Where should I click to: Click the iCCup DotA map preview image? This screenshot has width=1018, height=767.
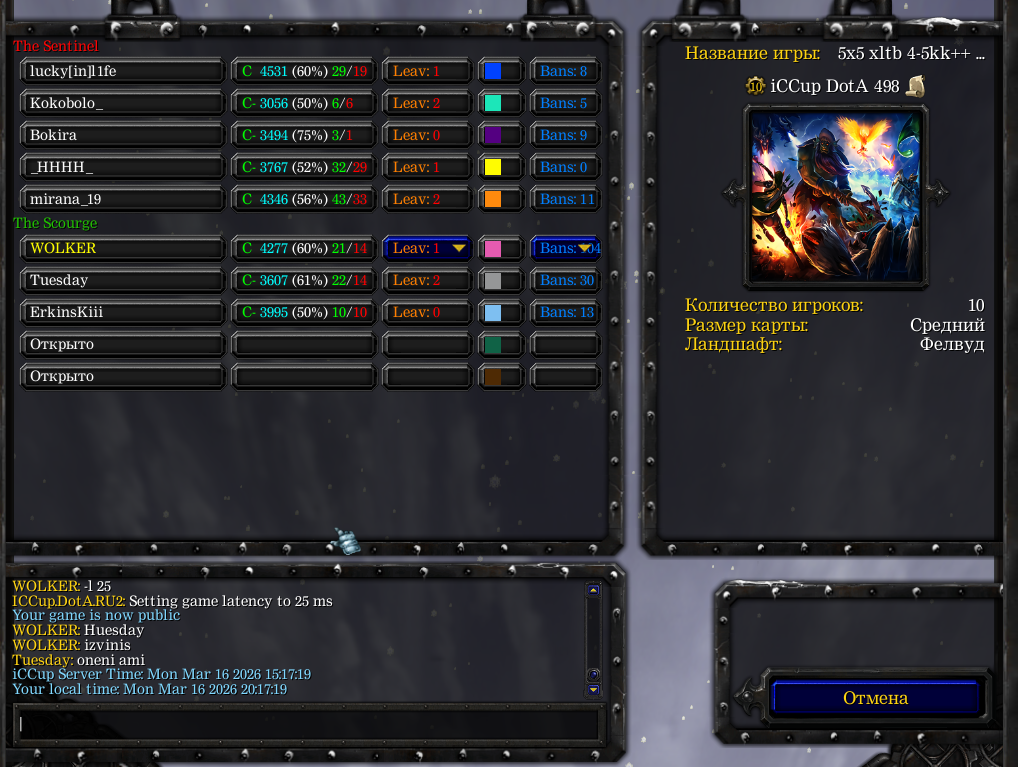pos(834,196)
